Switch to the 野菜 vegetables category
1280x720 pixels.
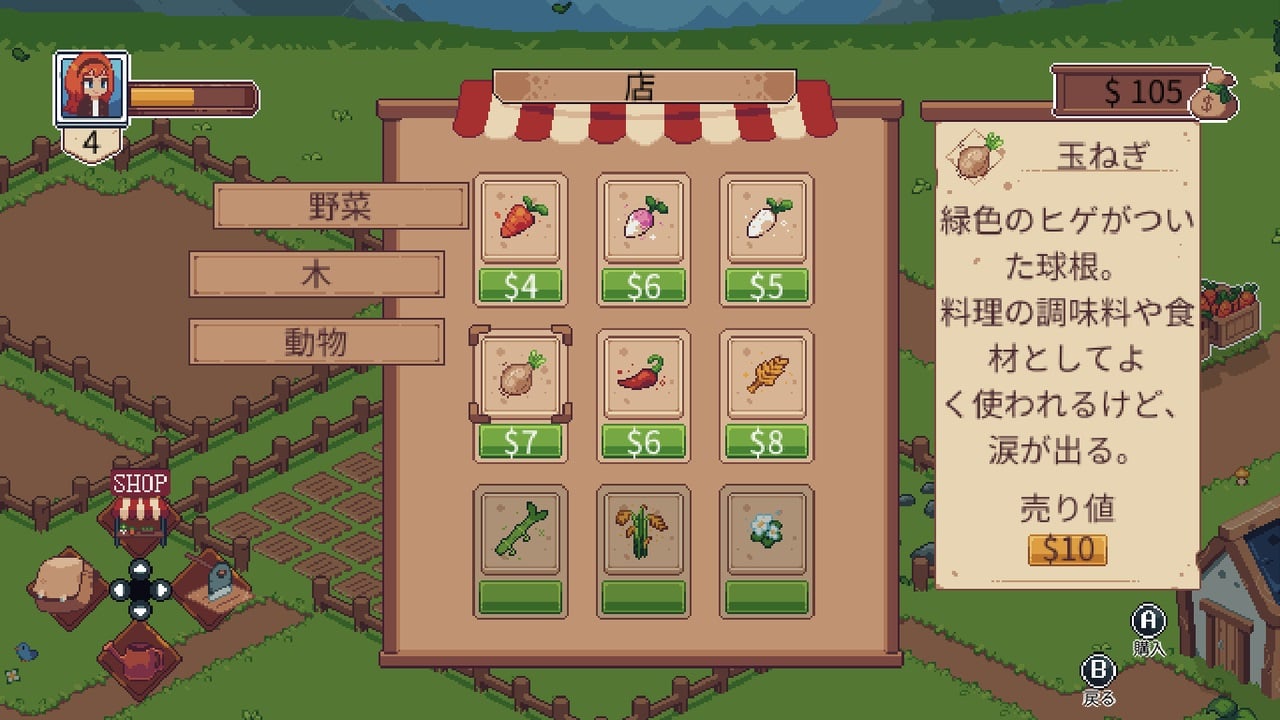(x=340, y=206)
